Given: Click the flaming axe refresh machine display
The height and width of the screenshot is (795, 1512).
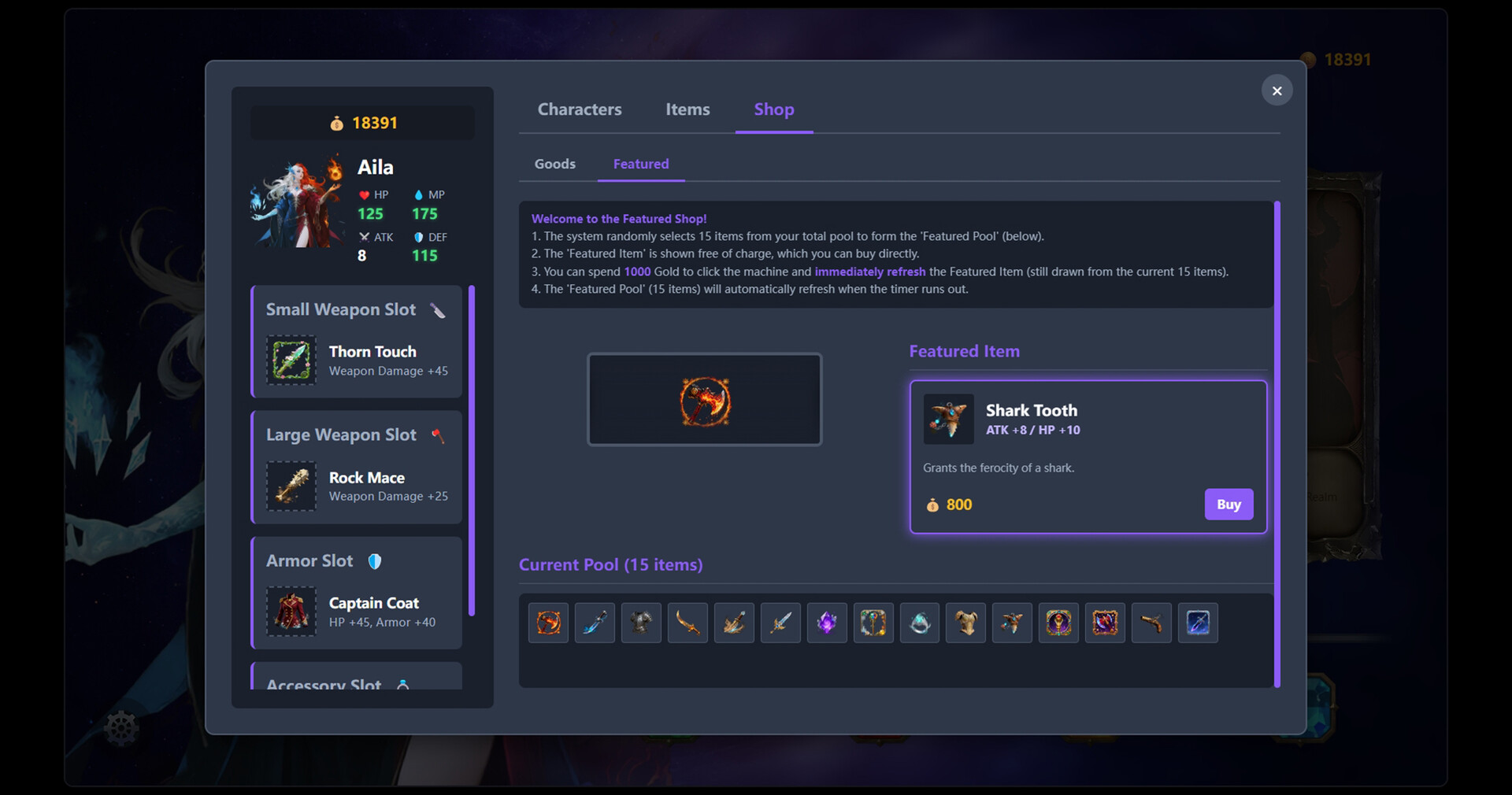Looking at the screenshot, I should pos(704,400).
